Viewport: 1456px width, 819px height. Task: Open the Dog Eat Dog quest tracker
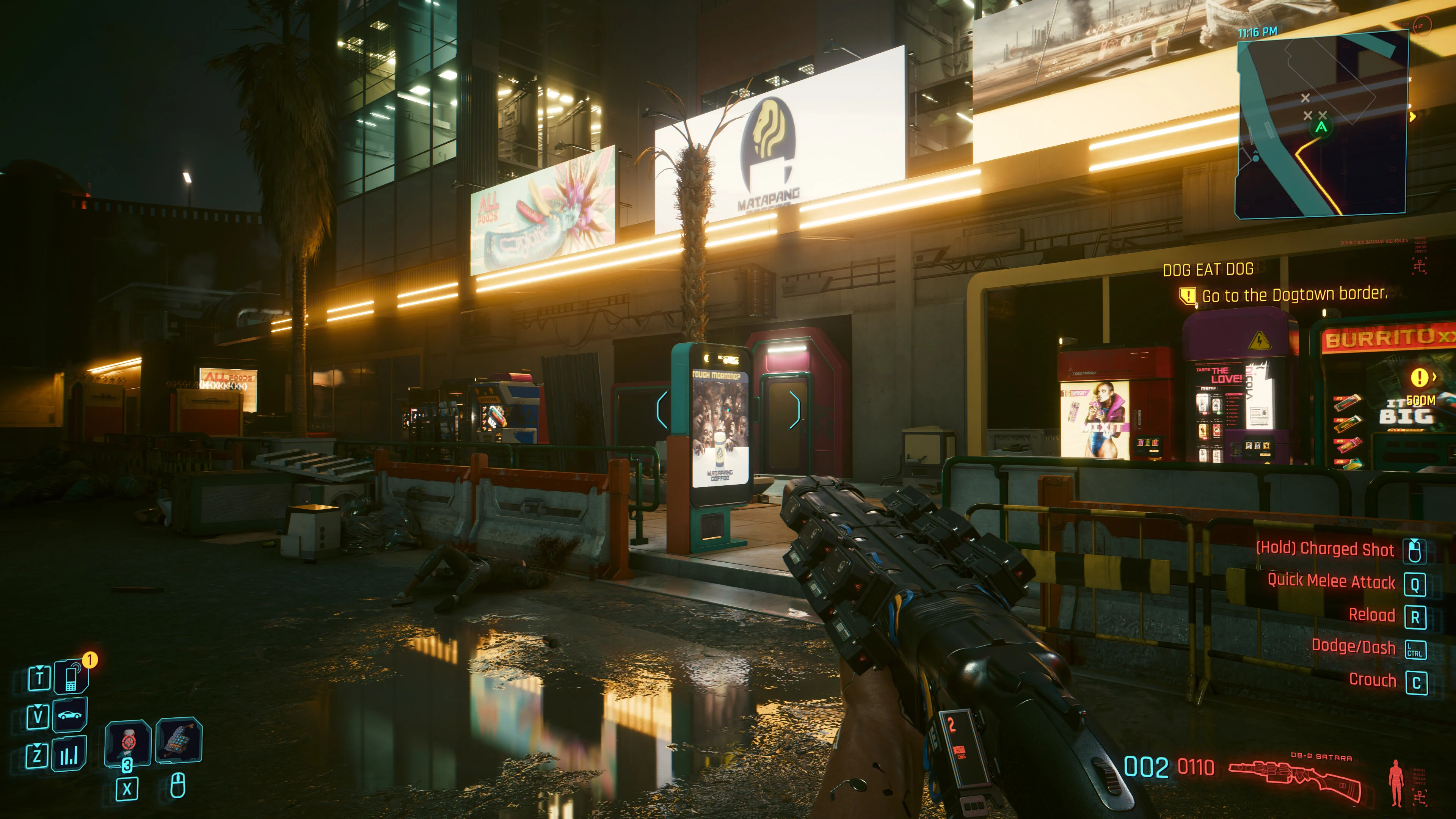pos(1208,270)
